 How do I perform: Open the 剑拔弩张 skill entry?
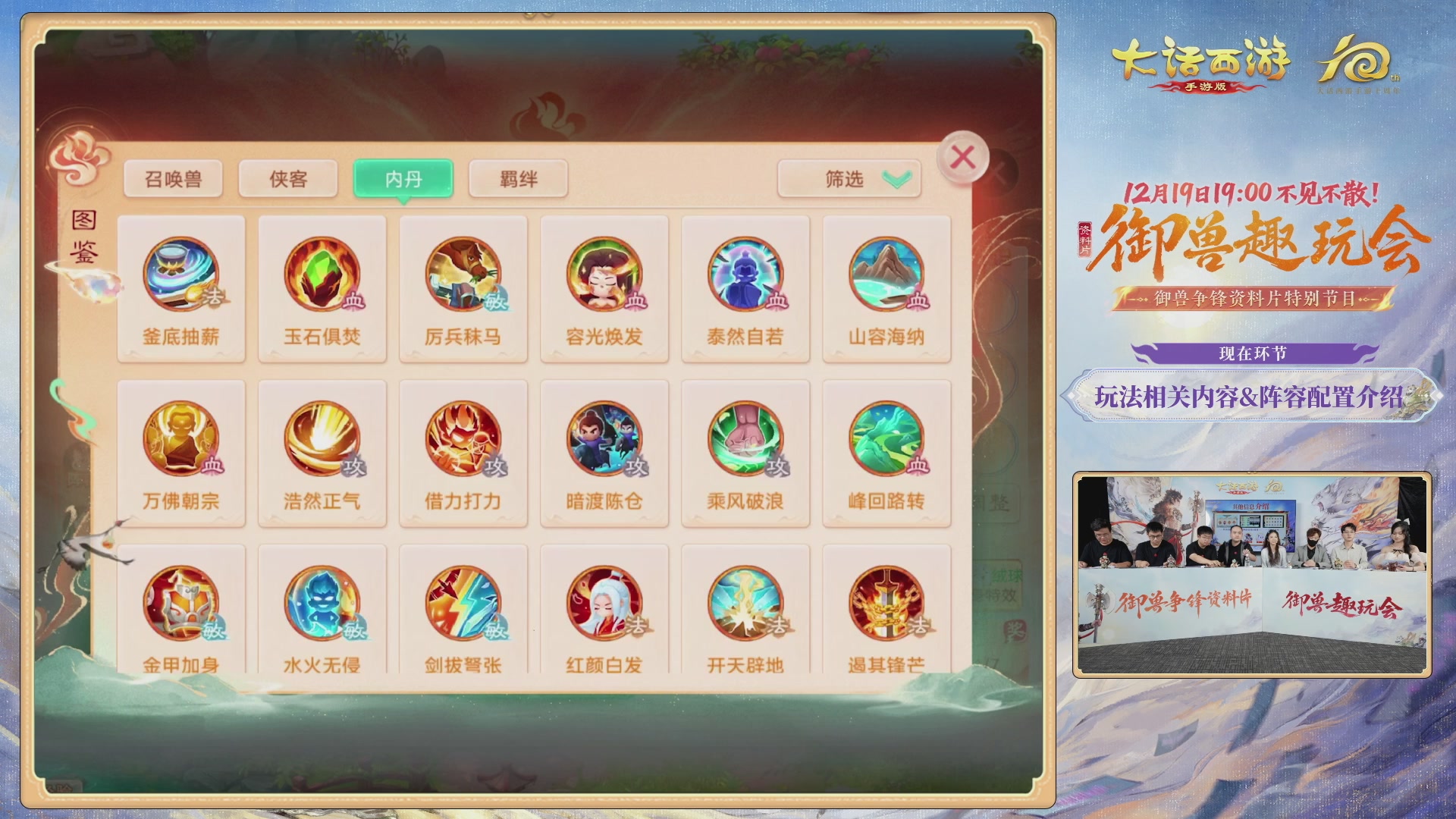pos(463,607)
